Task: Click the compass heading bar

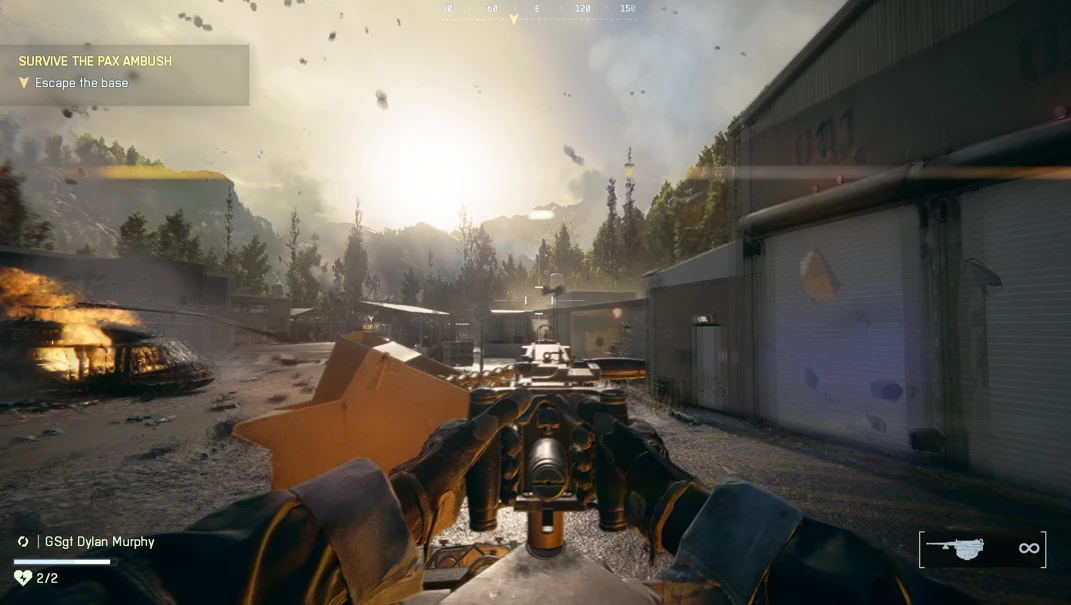Action: point(538,10)
